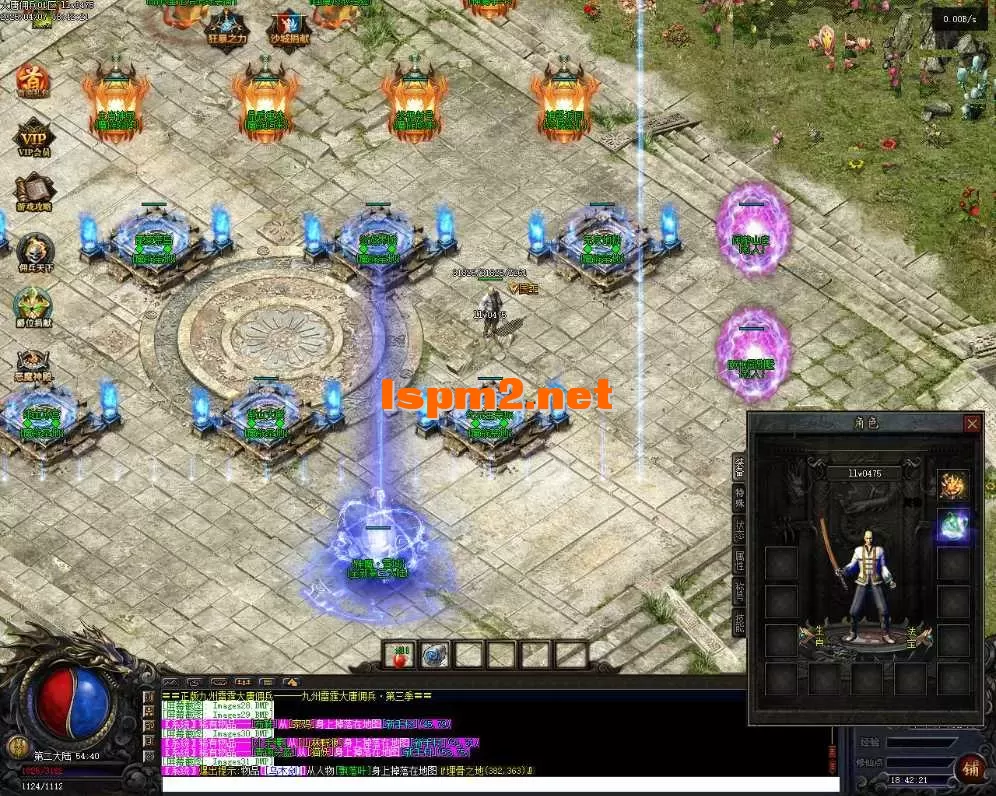Open the 沙城捐献 Sand City donation icon
996x796 pixels.
(x=288, y=25)
